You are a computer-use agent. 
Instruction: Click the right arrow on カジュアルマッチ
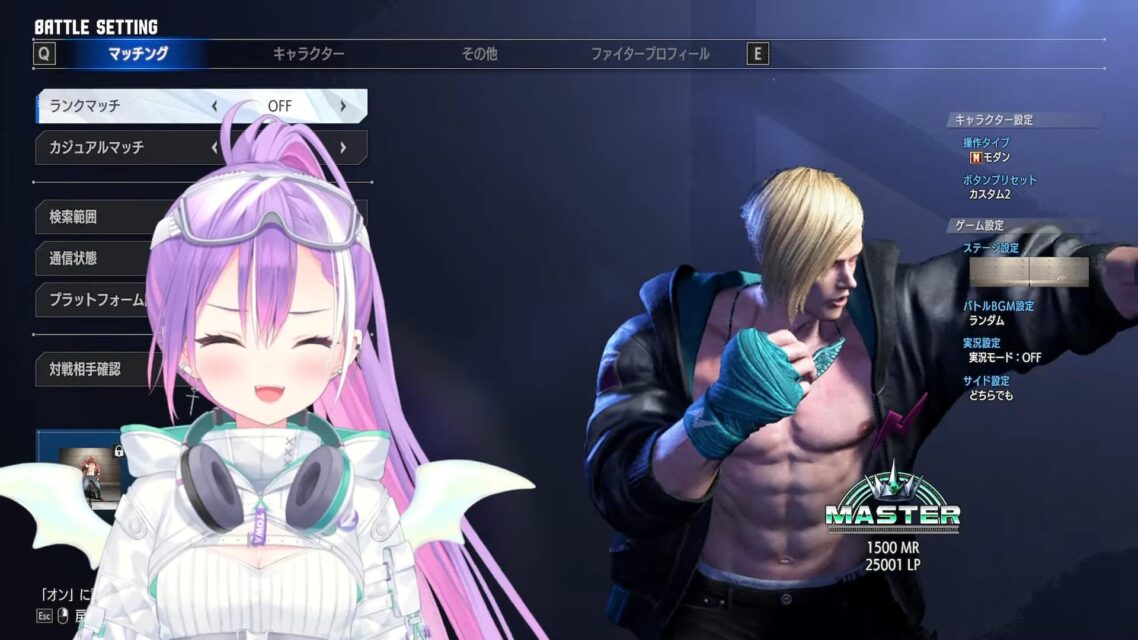pyautogui.click(x=342, y=147)
